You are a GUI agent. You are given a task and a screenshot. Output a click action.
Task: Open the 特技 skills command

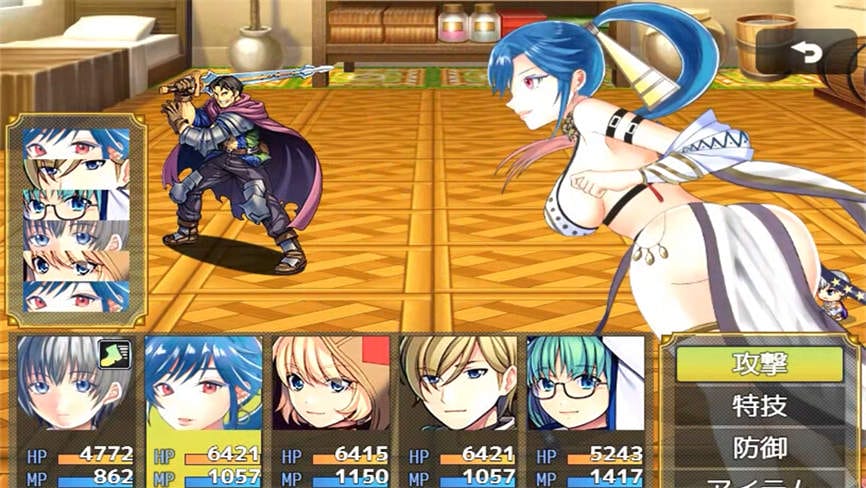pos(760,406)
